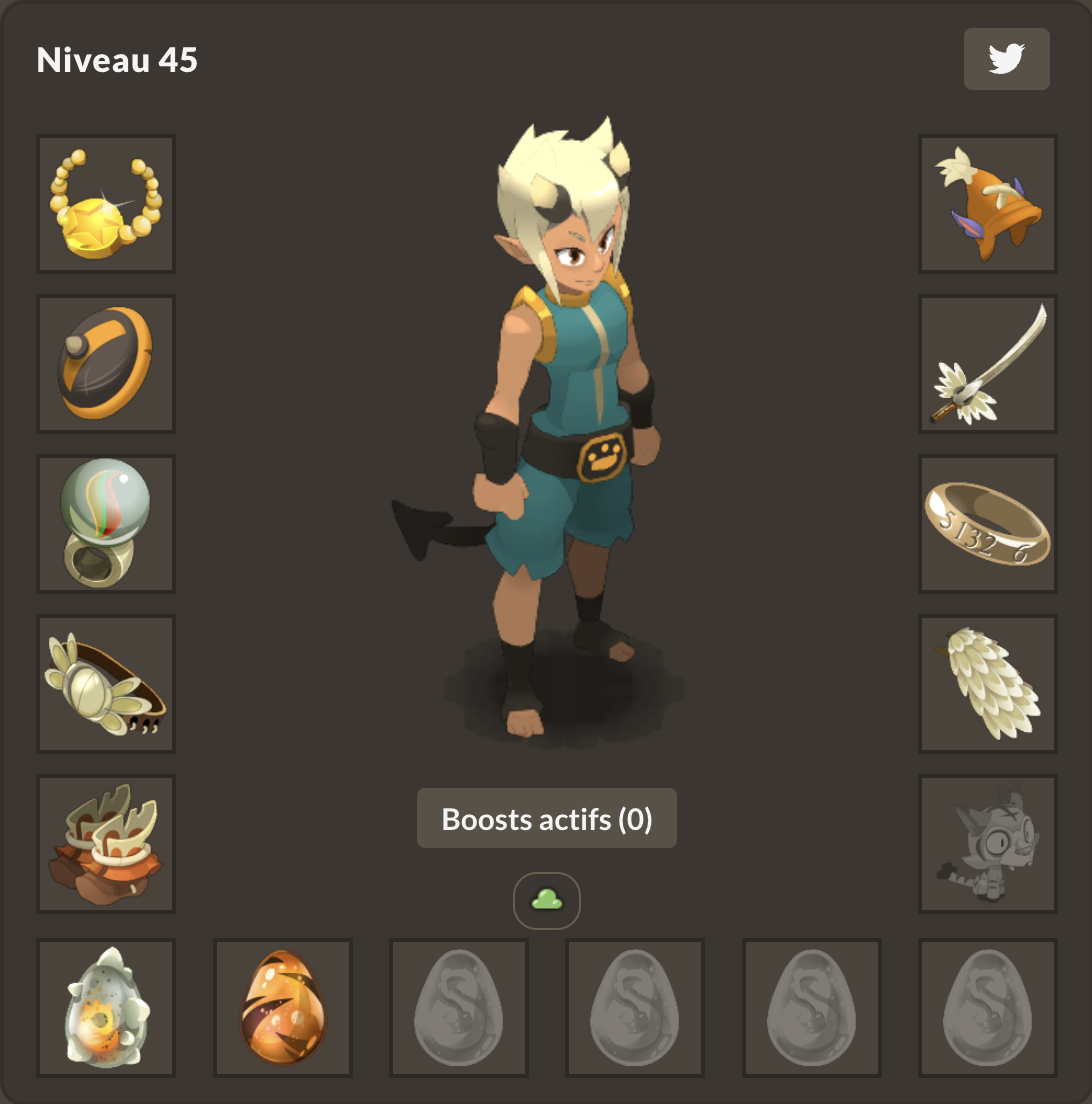Click the orange and black shield slot
This screenshot has width=1092, height=1104.
(106, 364)
